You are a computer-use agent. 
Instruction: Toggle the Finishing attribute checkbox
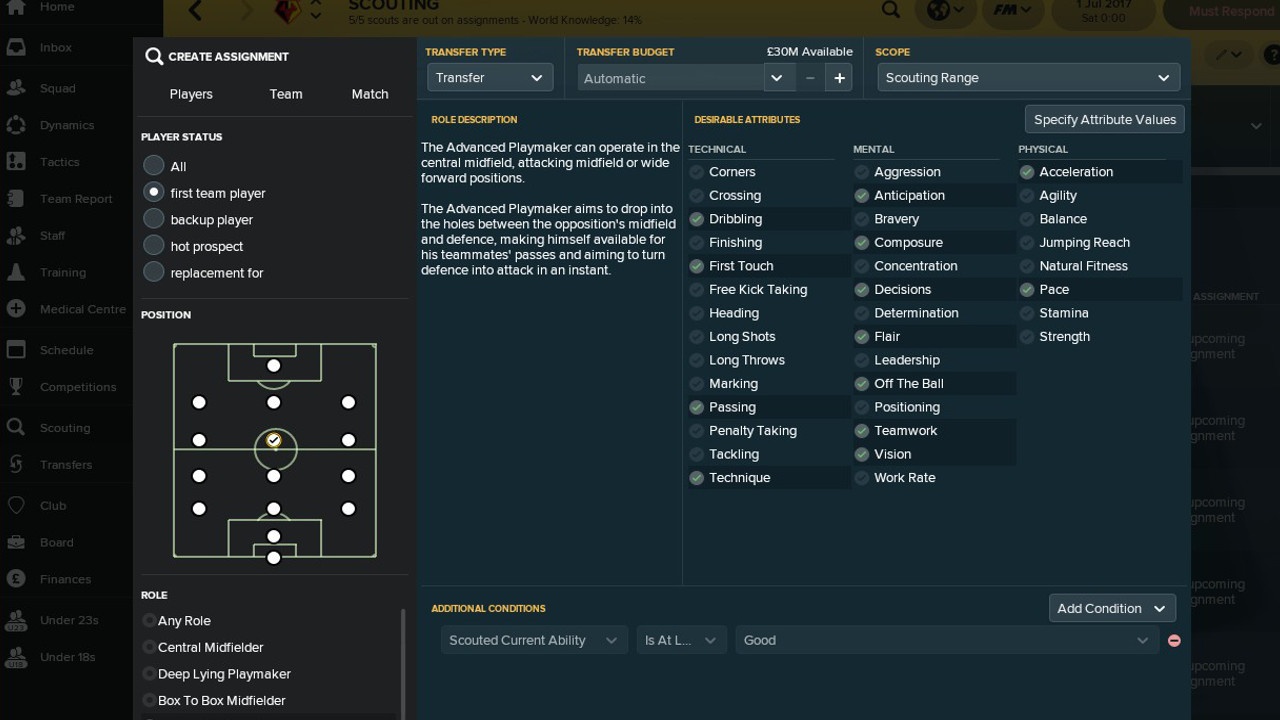pyautogui.click(x=697, y=243)
